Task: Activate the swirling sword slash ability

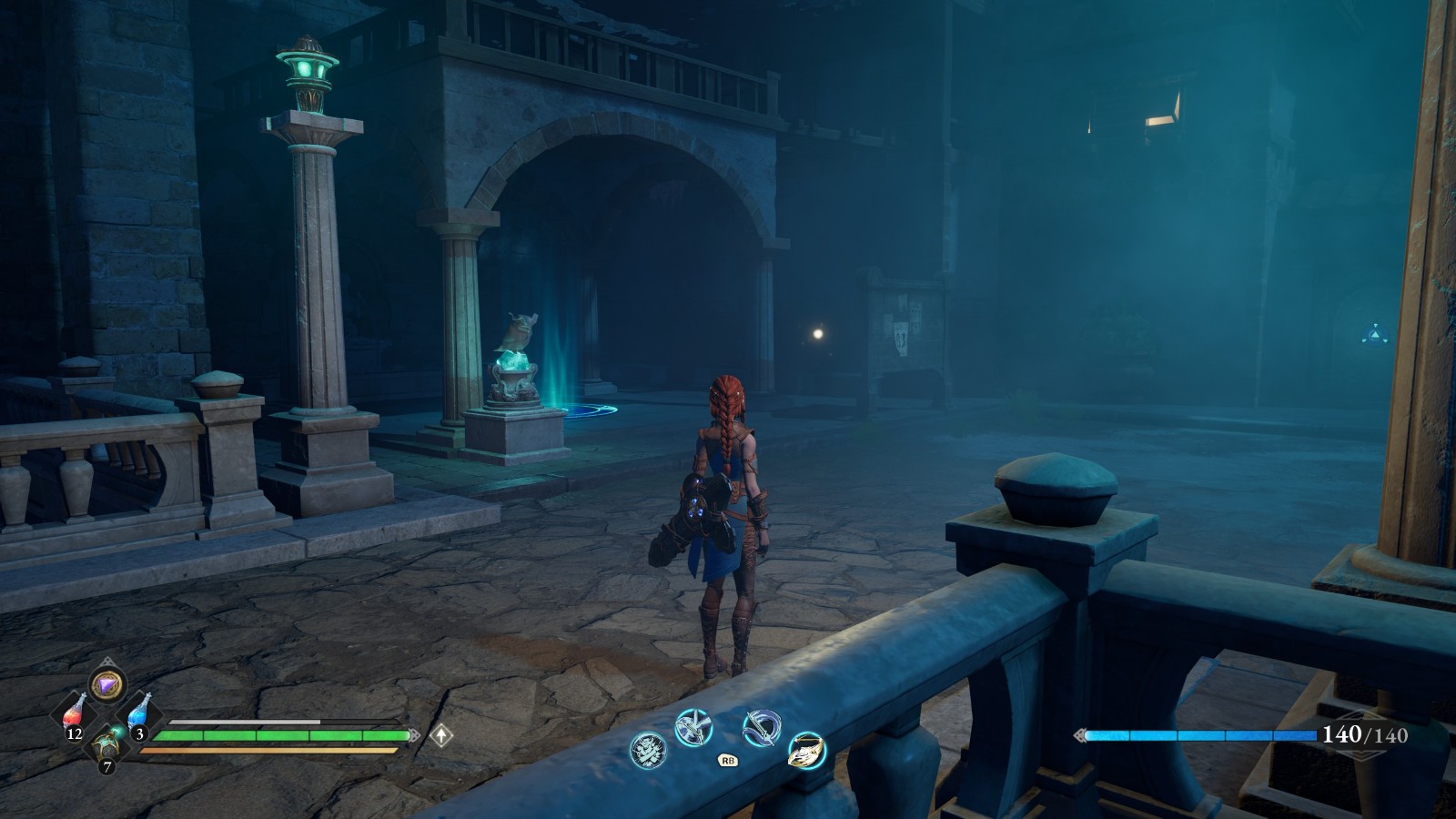Action: (x=761, y=727)
